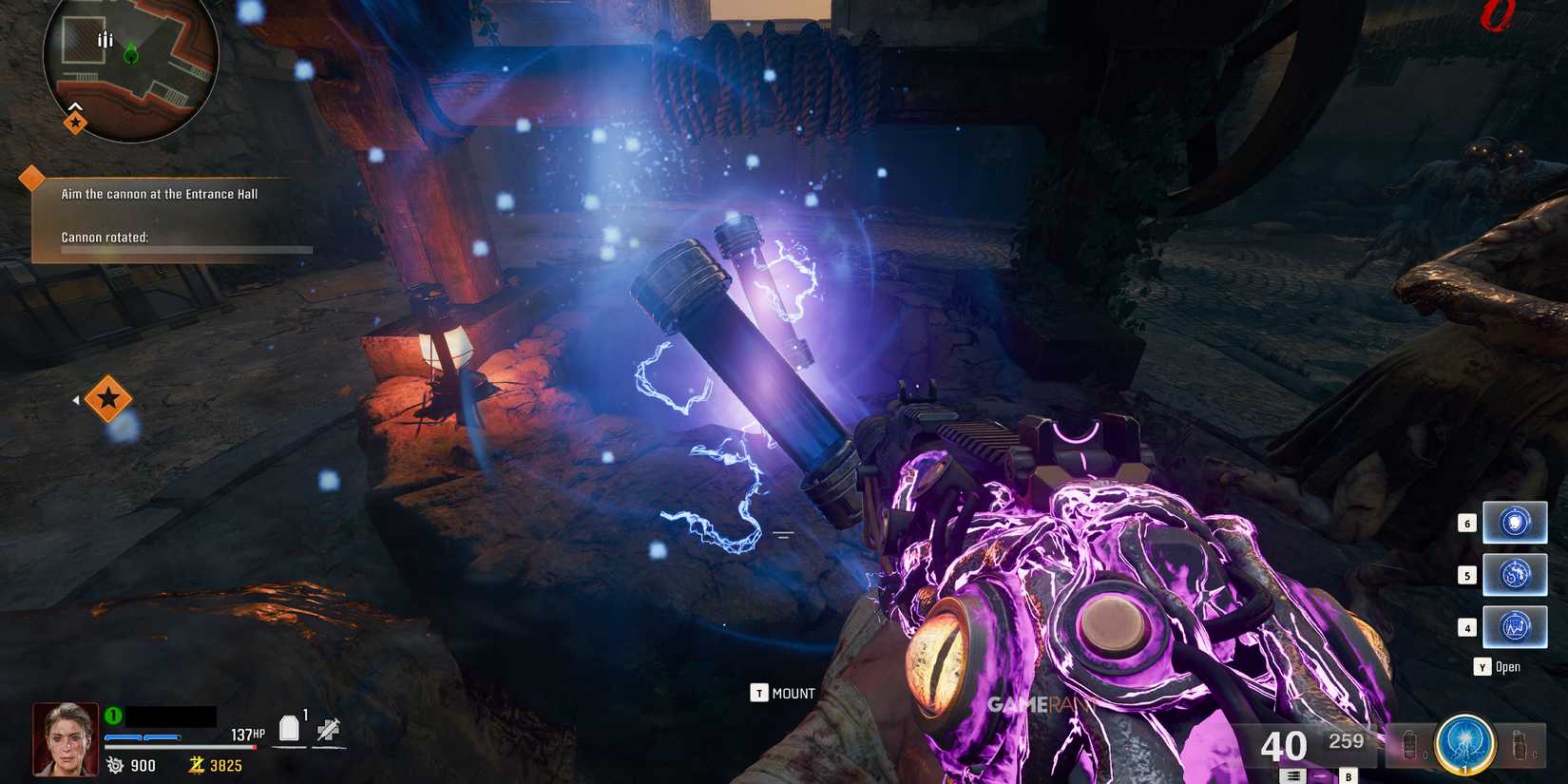Open the T MOUNT interaction prompt
Screen dimensions: 1568x784
pyautogui.click(x=783, y=693)
